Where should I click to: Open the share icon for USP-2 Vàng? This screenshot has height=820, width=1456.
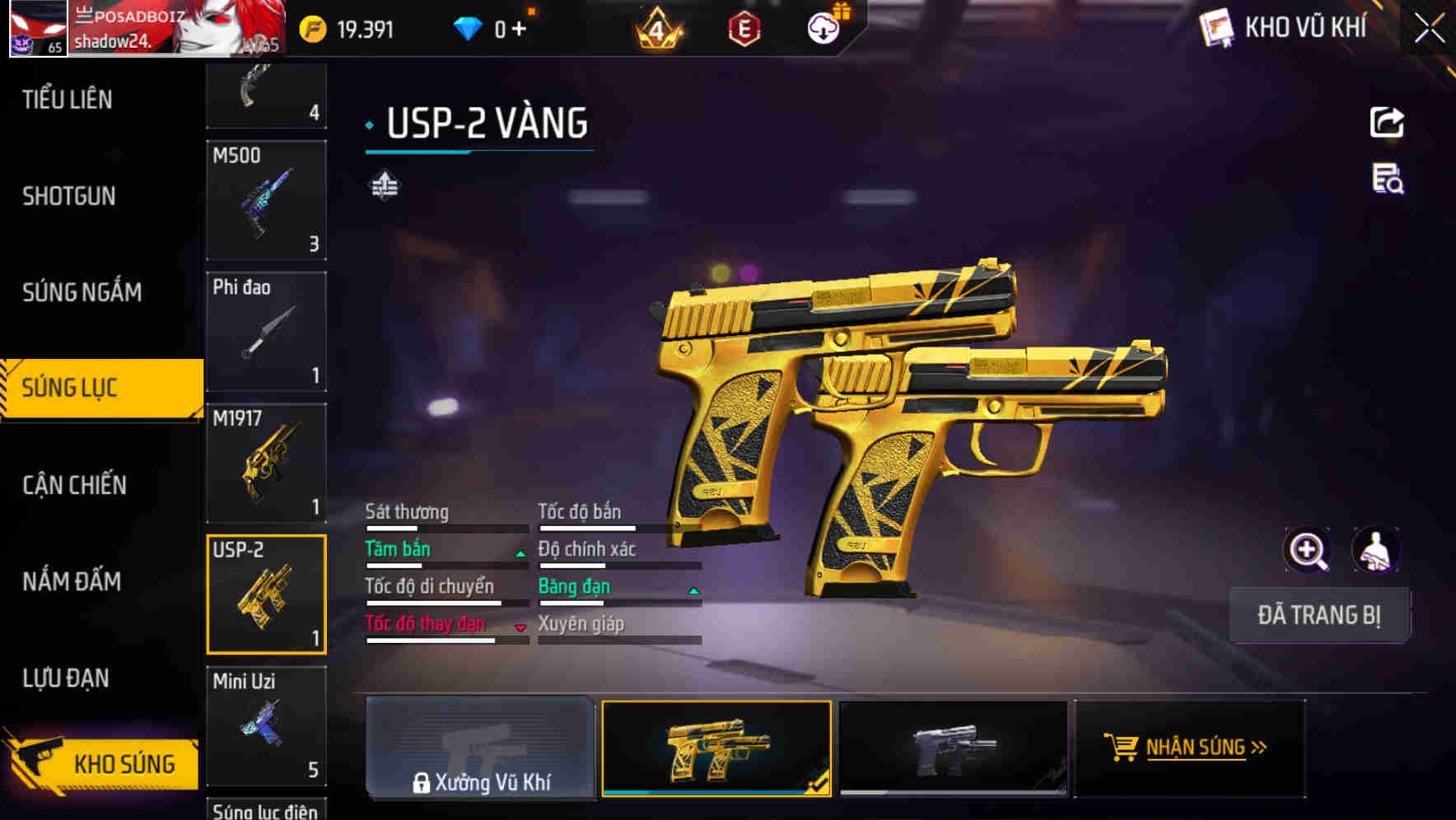click(1388, 121)
